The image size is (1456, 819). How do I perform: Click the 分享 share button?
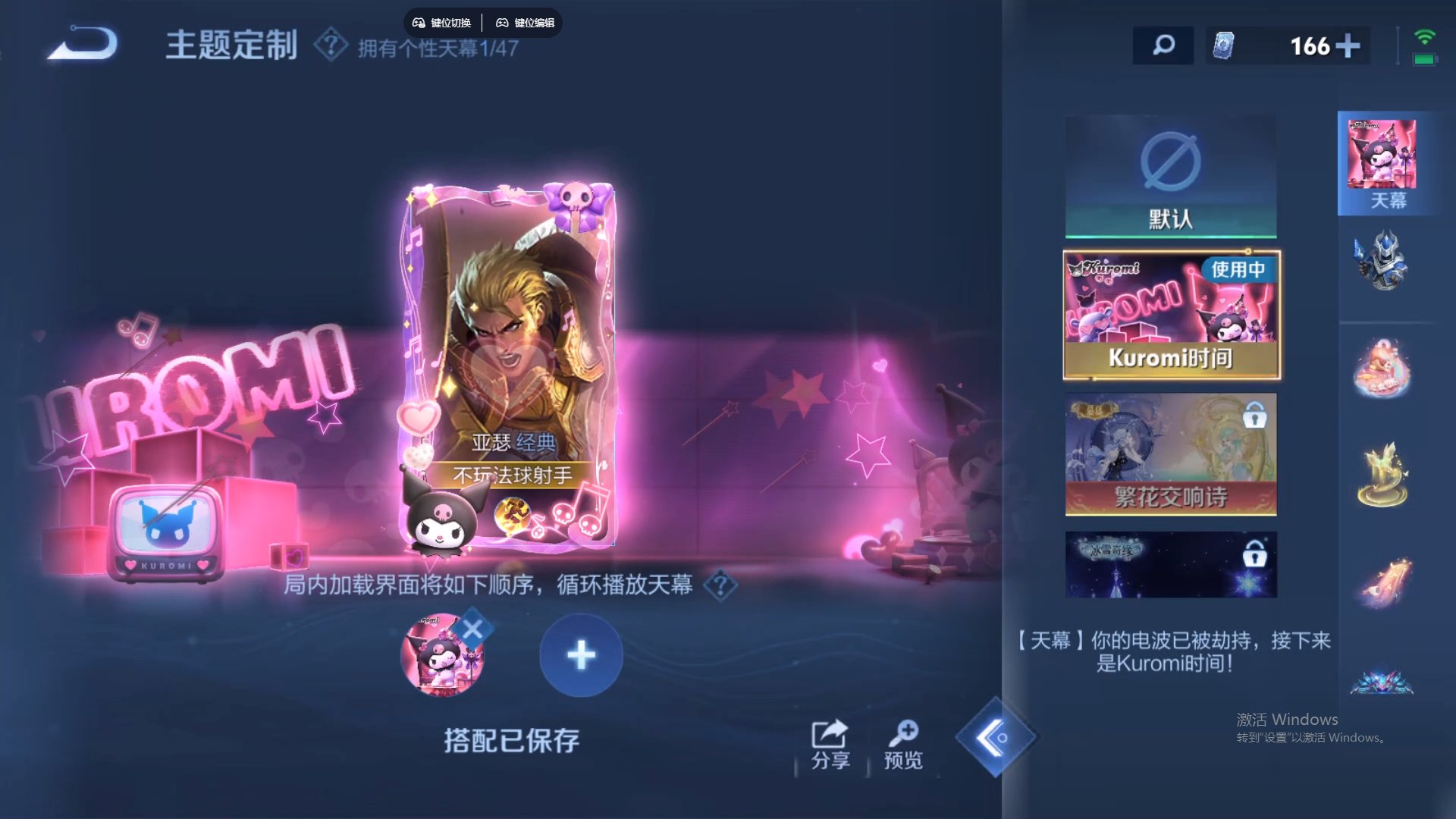point(830,743)
